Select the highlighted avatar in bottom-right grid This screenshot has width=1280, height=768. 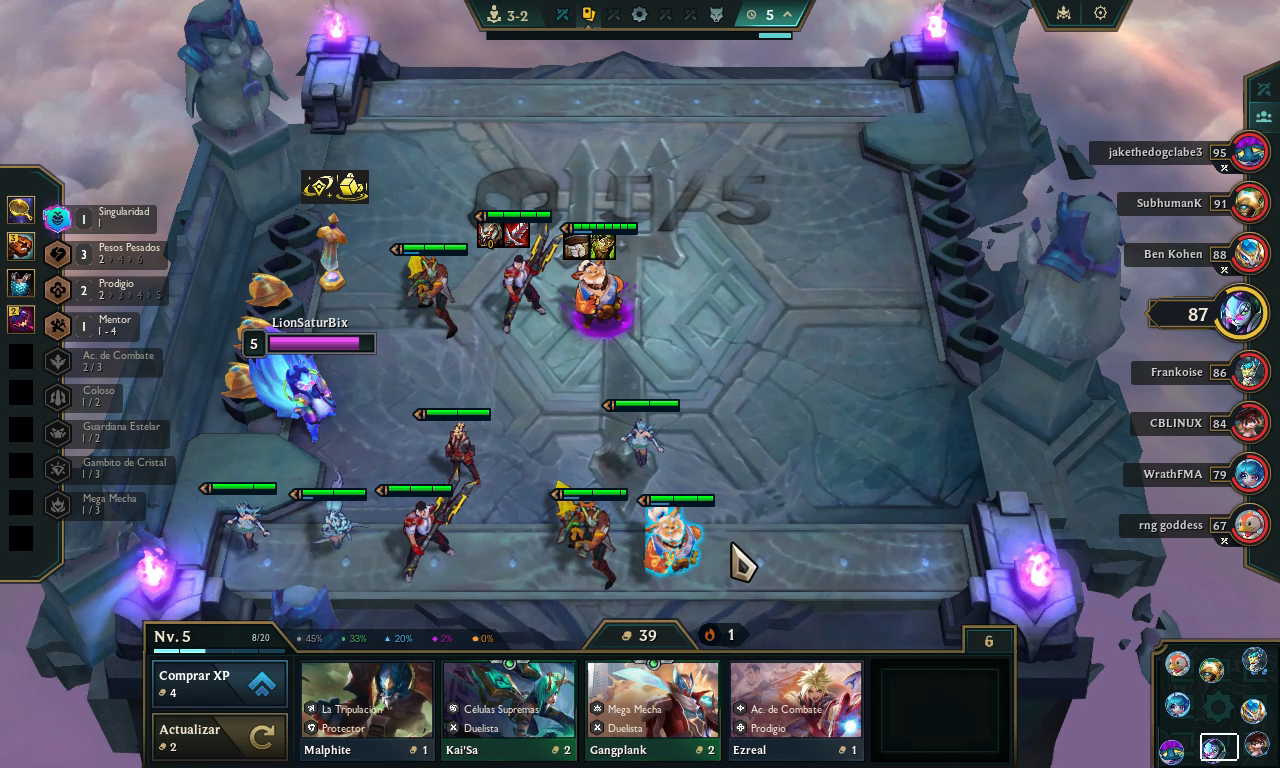click(1219, 747)
